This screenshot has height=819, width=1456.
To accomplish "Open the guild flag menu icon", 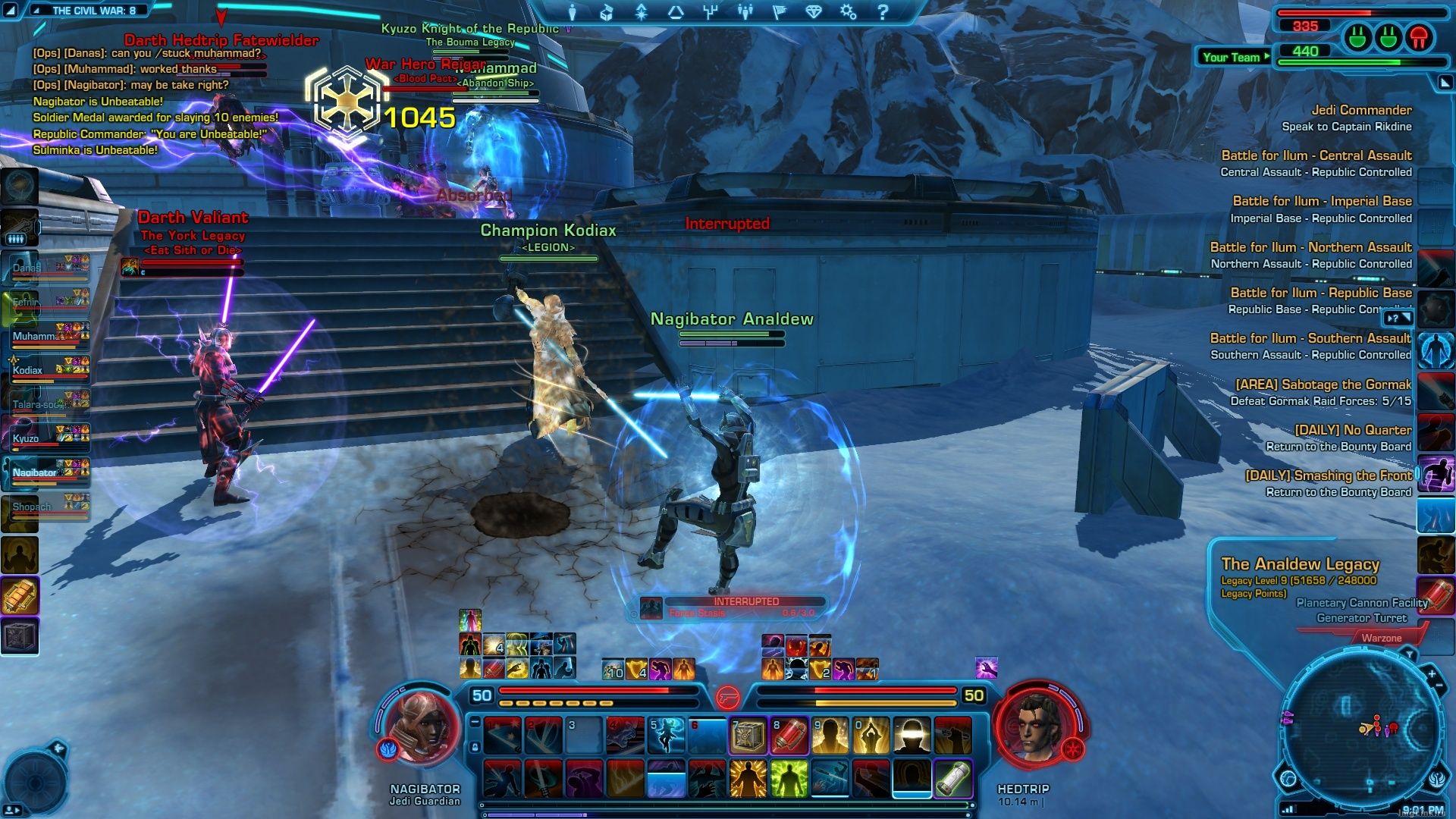I will click(779, 12).
